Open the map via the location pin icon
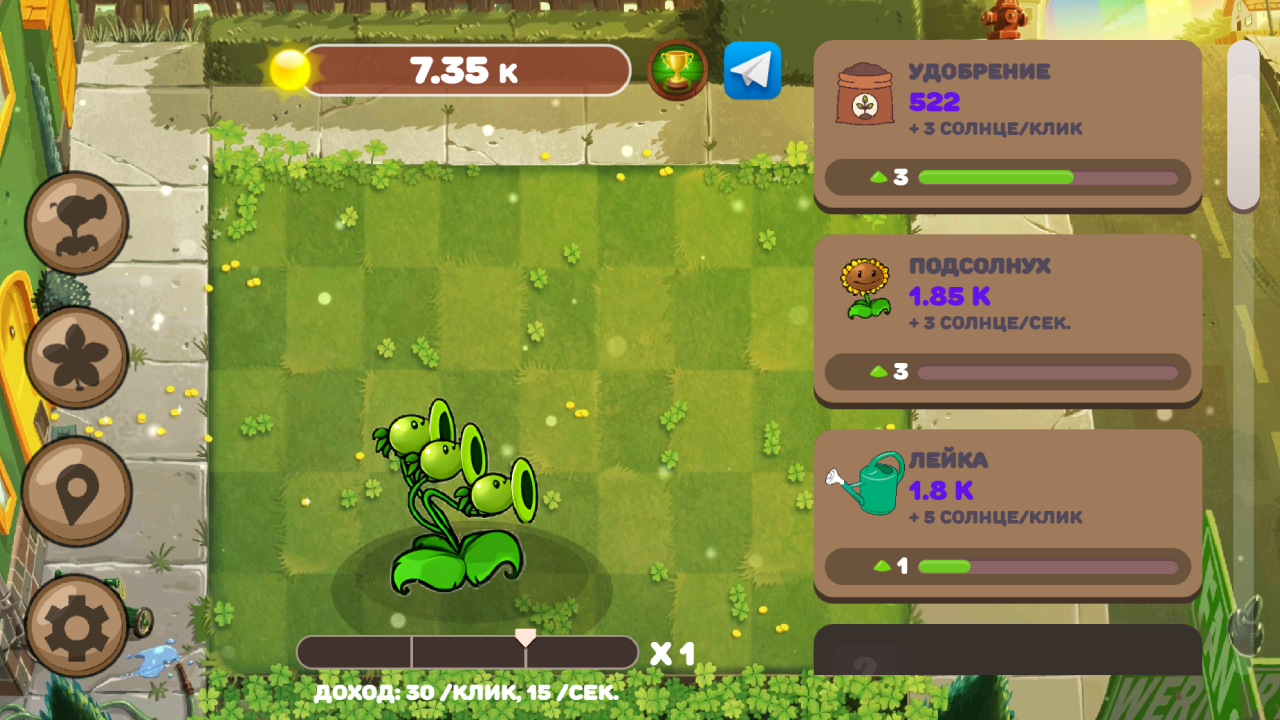This screenshot has height=720, width=1280. point(75,490)
